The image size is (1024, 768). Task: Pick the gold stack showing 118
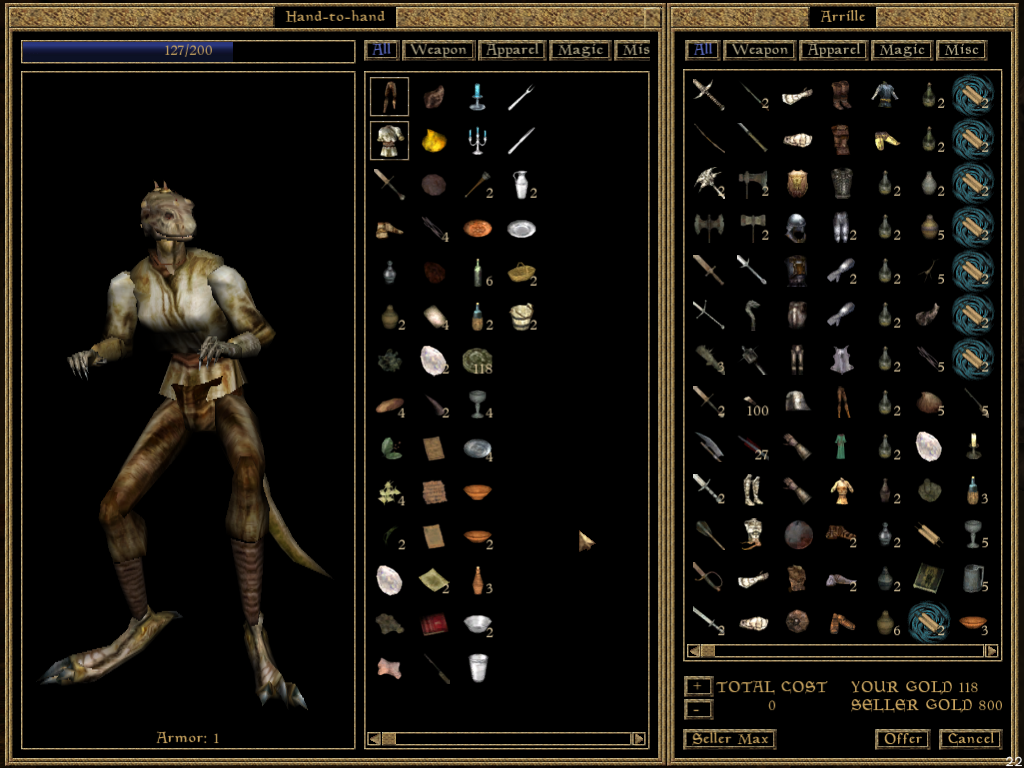coord(479,361)
